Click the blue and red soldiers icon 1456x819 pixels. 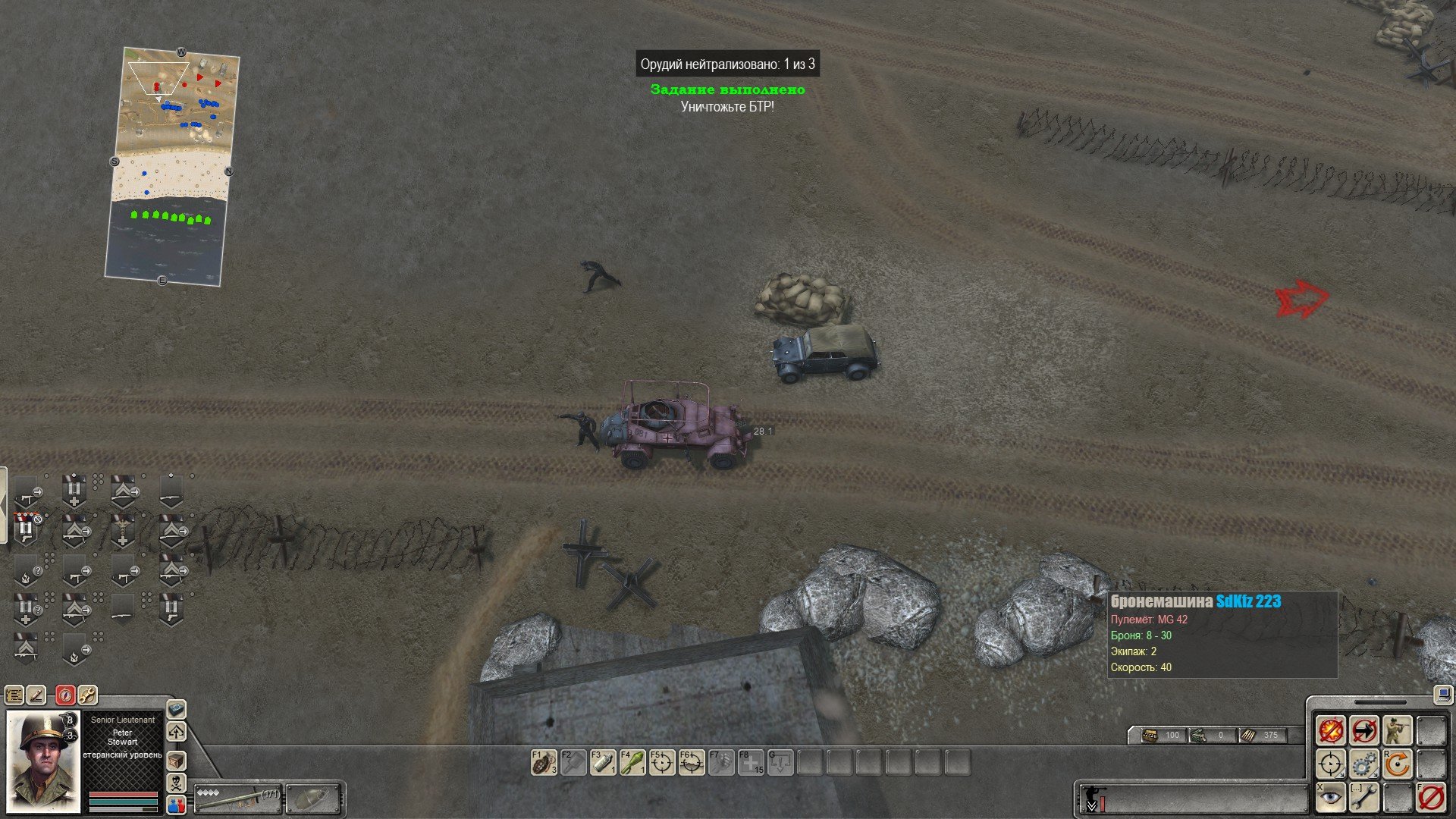tap(176, 805)
